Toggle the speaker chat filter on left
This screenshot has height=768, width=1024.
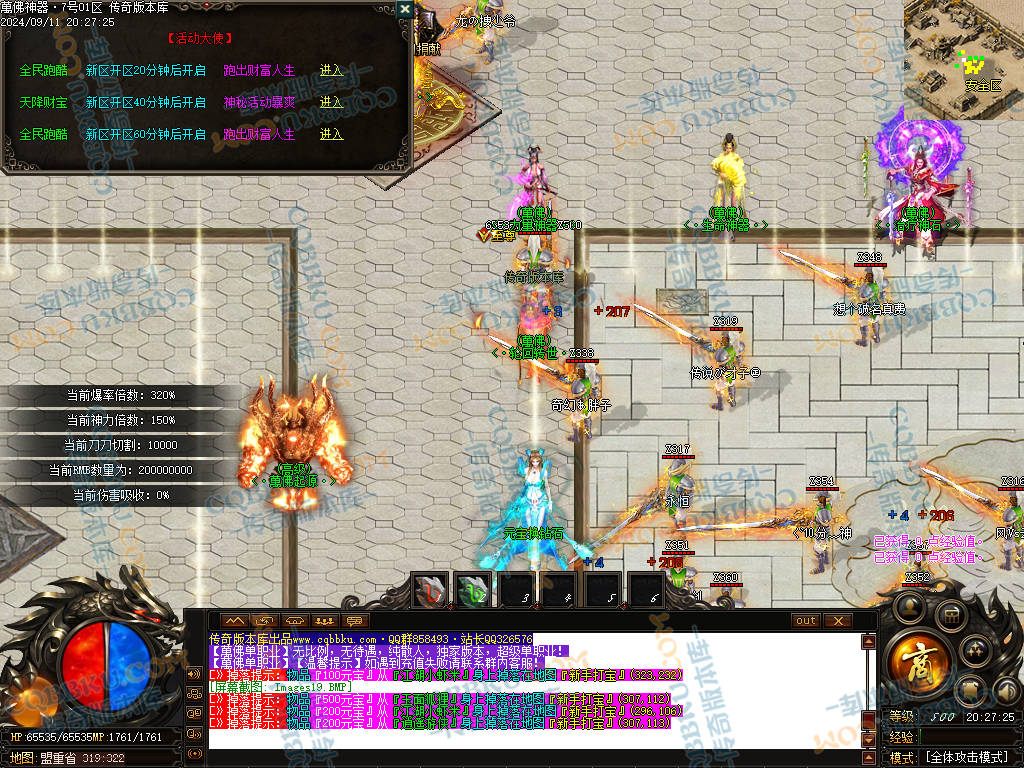[x=194, y=674]
